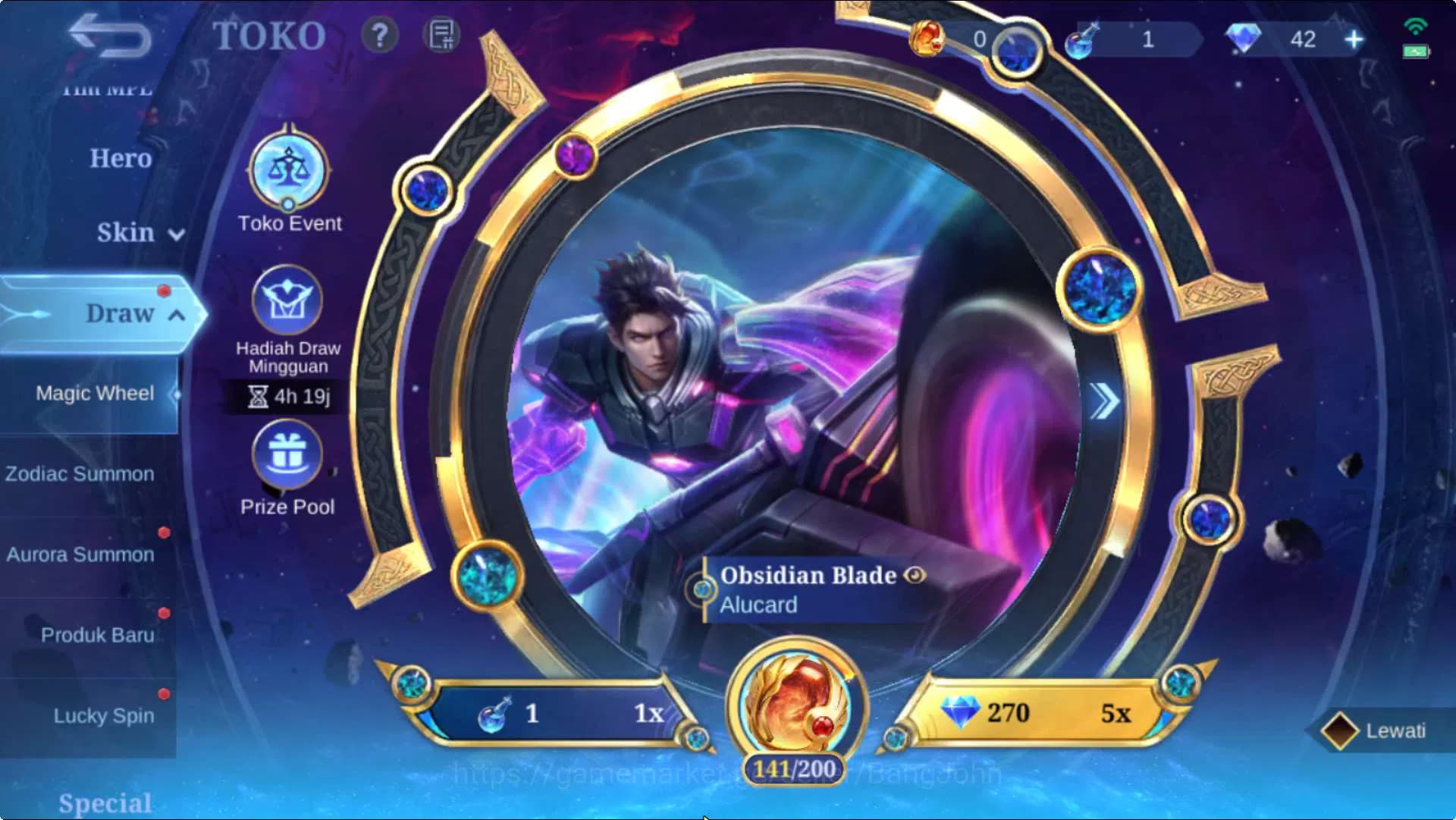Check the 141/200 progress counter
The width and height of the screenshot is (1456, 820).
pyautogui.click(x=795, y=768)
